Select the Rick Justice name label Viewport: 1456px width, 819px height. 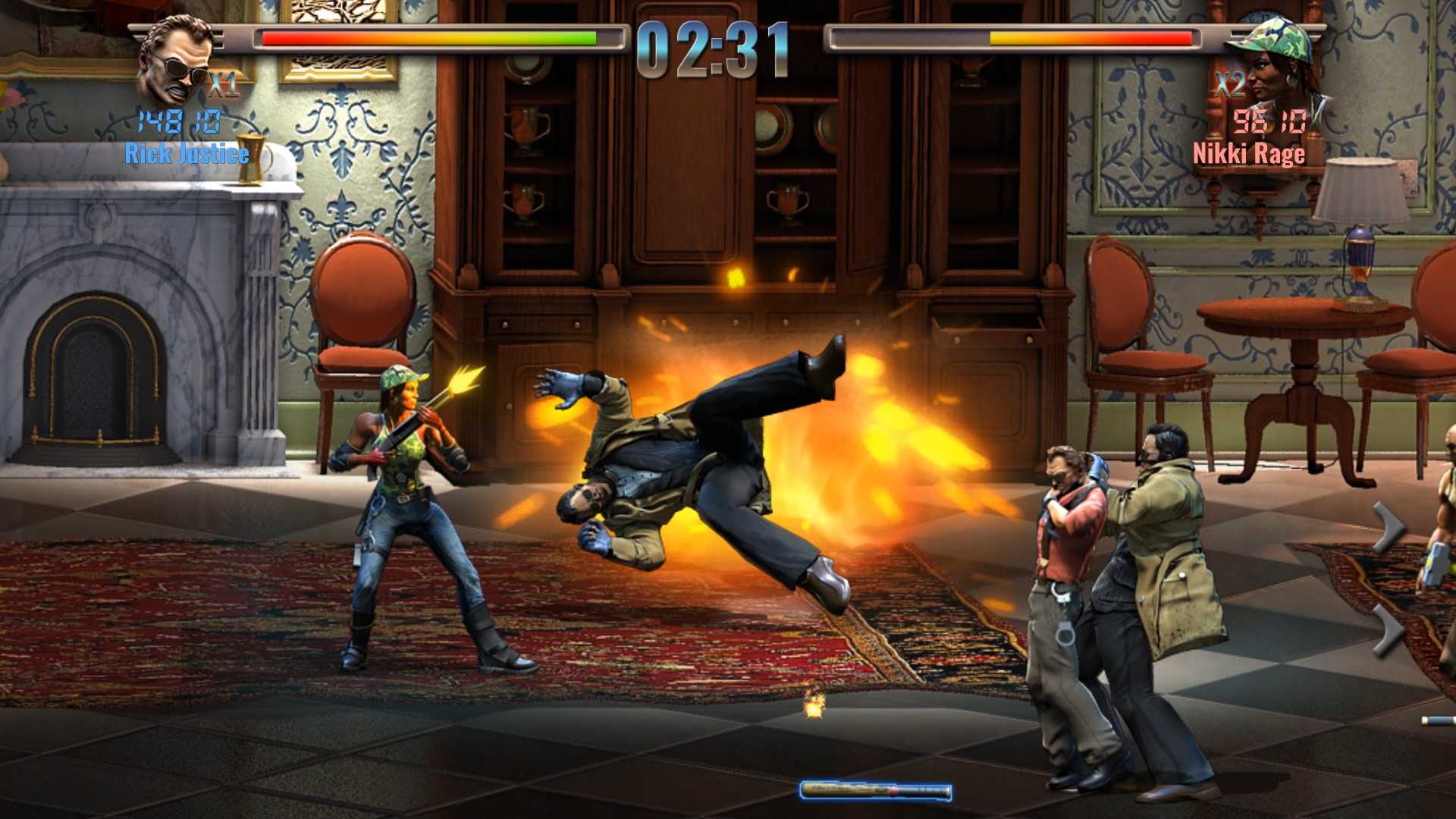coord(186,154)
